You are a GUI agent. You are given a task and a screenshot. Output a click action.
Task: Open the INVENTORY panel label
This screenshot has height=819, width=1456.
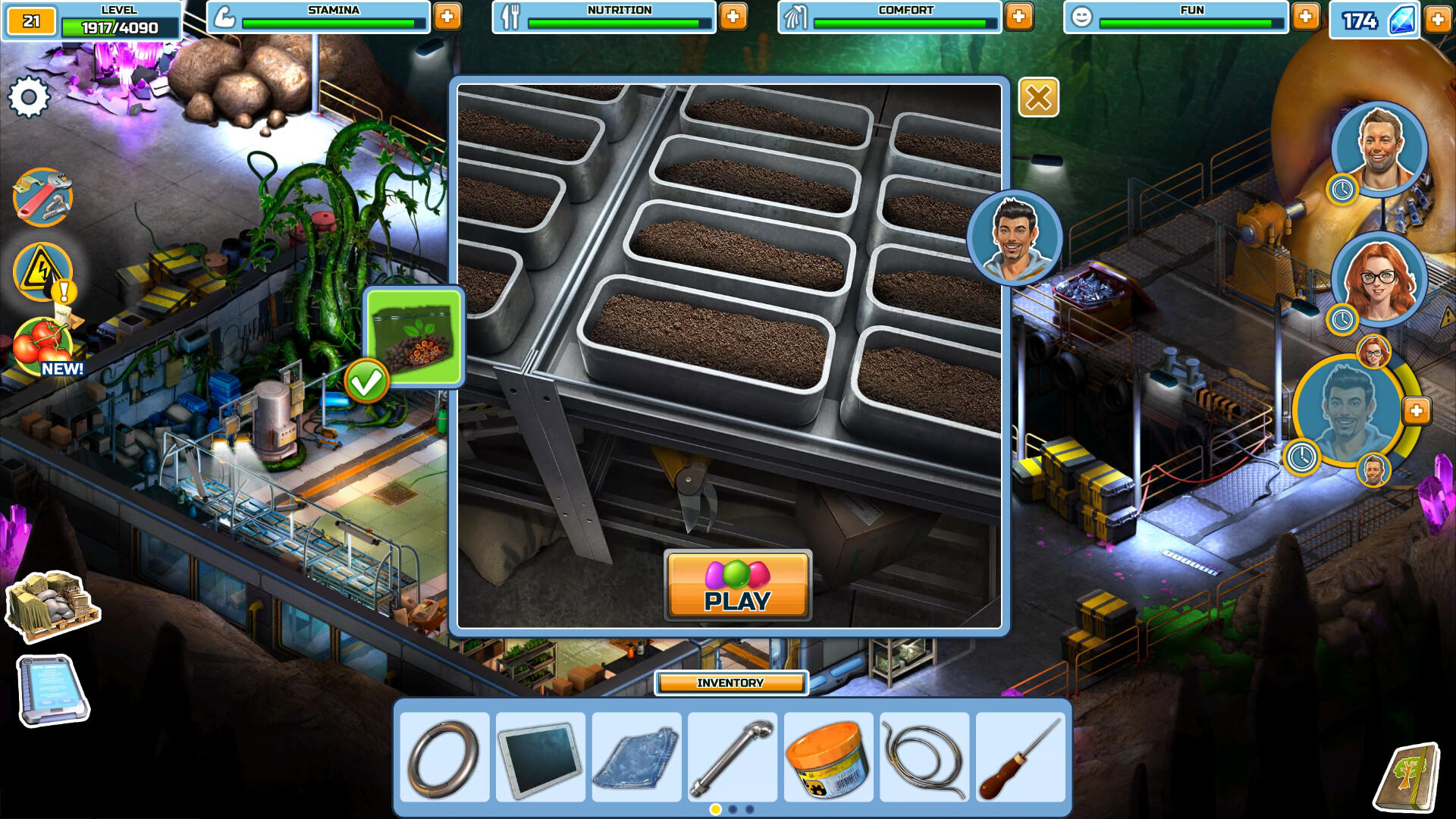(730, 682)
